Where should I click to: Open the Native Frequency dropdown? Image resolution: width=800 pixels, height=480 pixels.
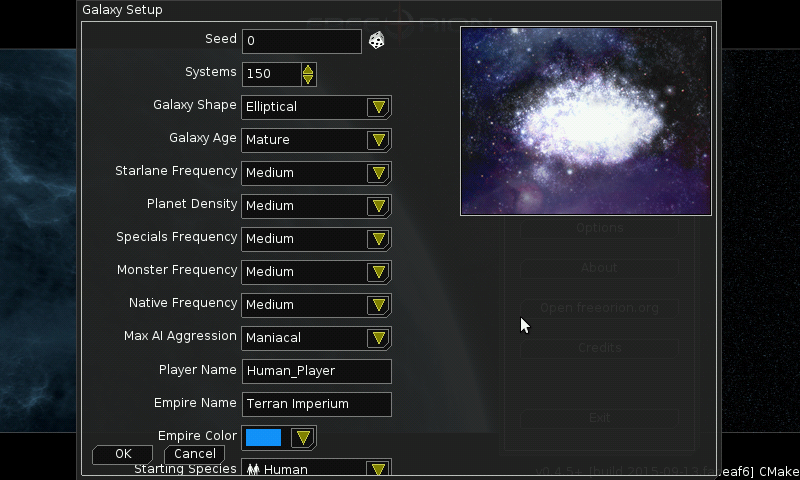pos(316,305)
